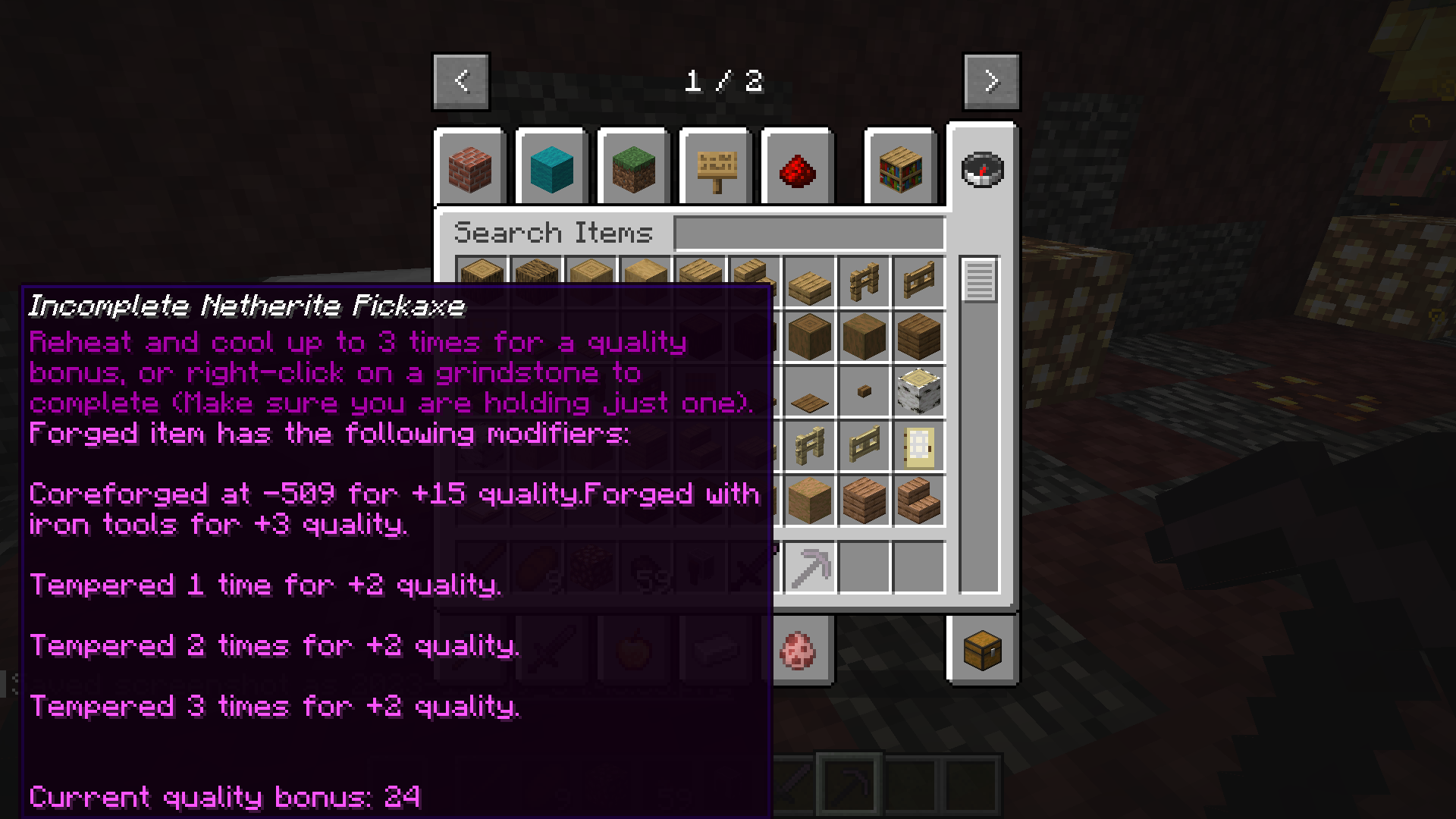Pick the netherite pickaxe in the results grid
Viewport: 1456px width, 819px height.
[x=809, y=566]
